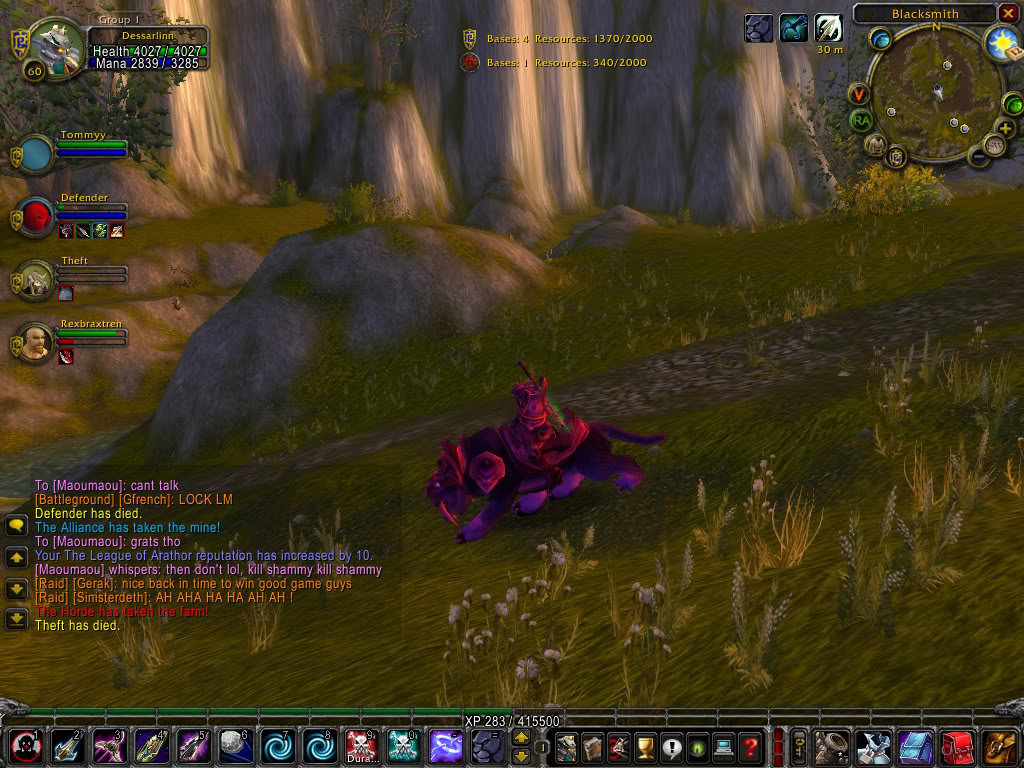Open the gold trophy micro menu button
Viewport: 1024px width, 768px height.
(x=646, y=746)
